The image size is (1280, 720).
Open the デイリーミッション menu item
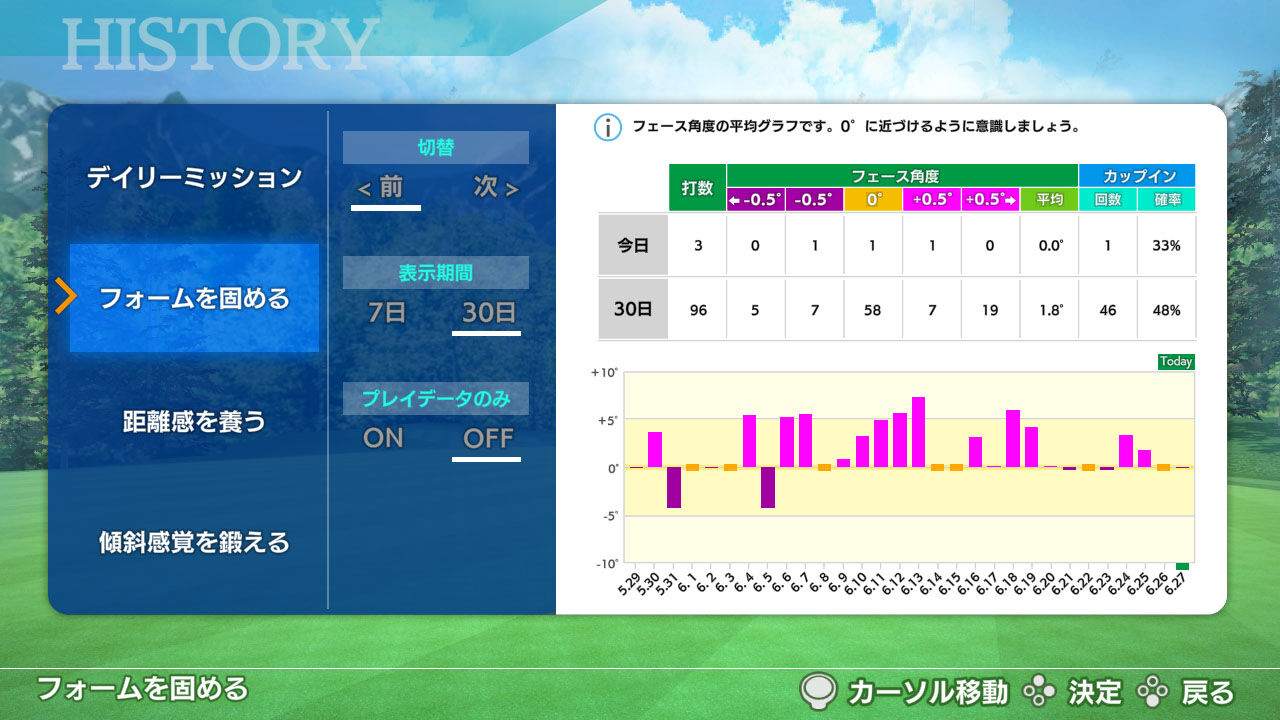point(193,176)
